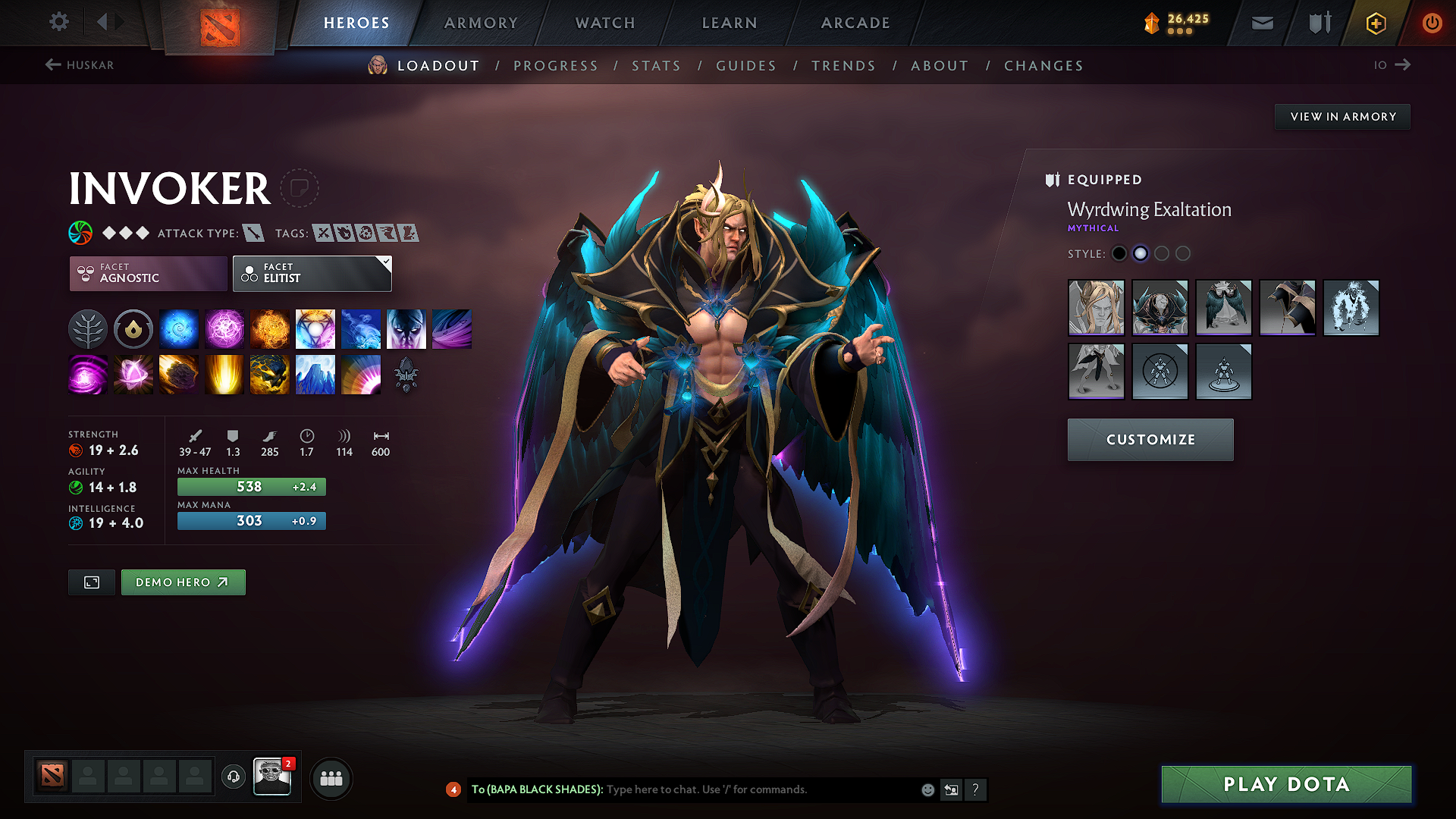Viewport: 1456px width, 819px height.
Task: Click the DEMO HERO button
Action: click(x=183, y=582)
